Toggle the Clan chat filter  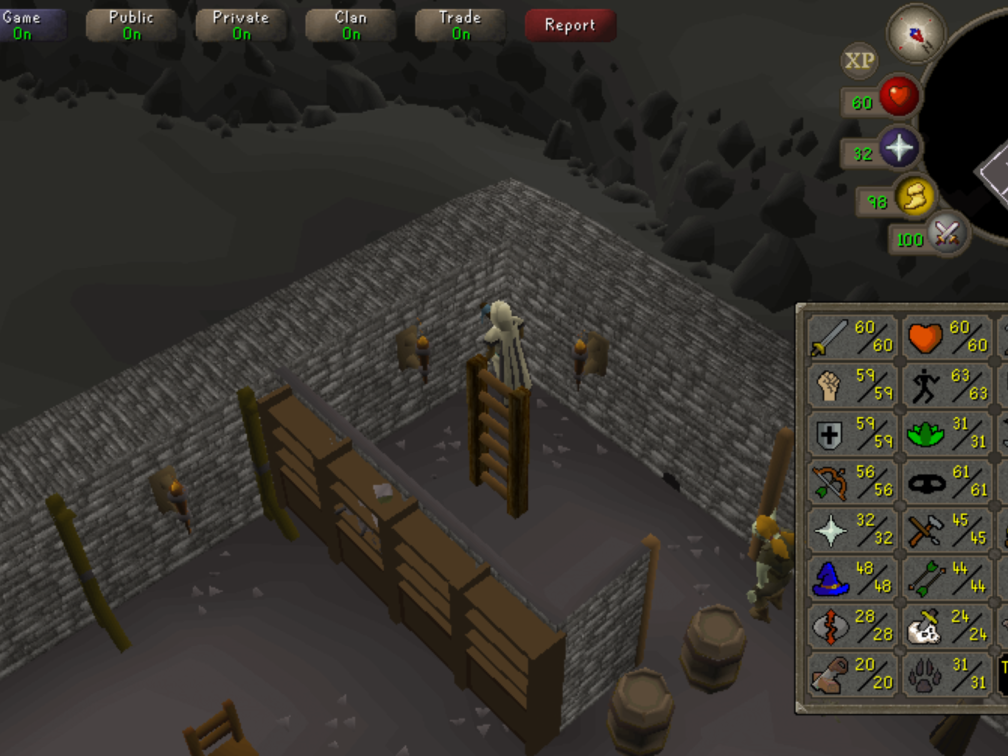(351, 25)
